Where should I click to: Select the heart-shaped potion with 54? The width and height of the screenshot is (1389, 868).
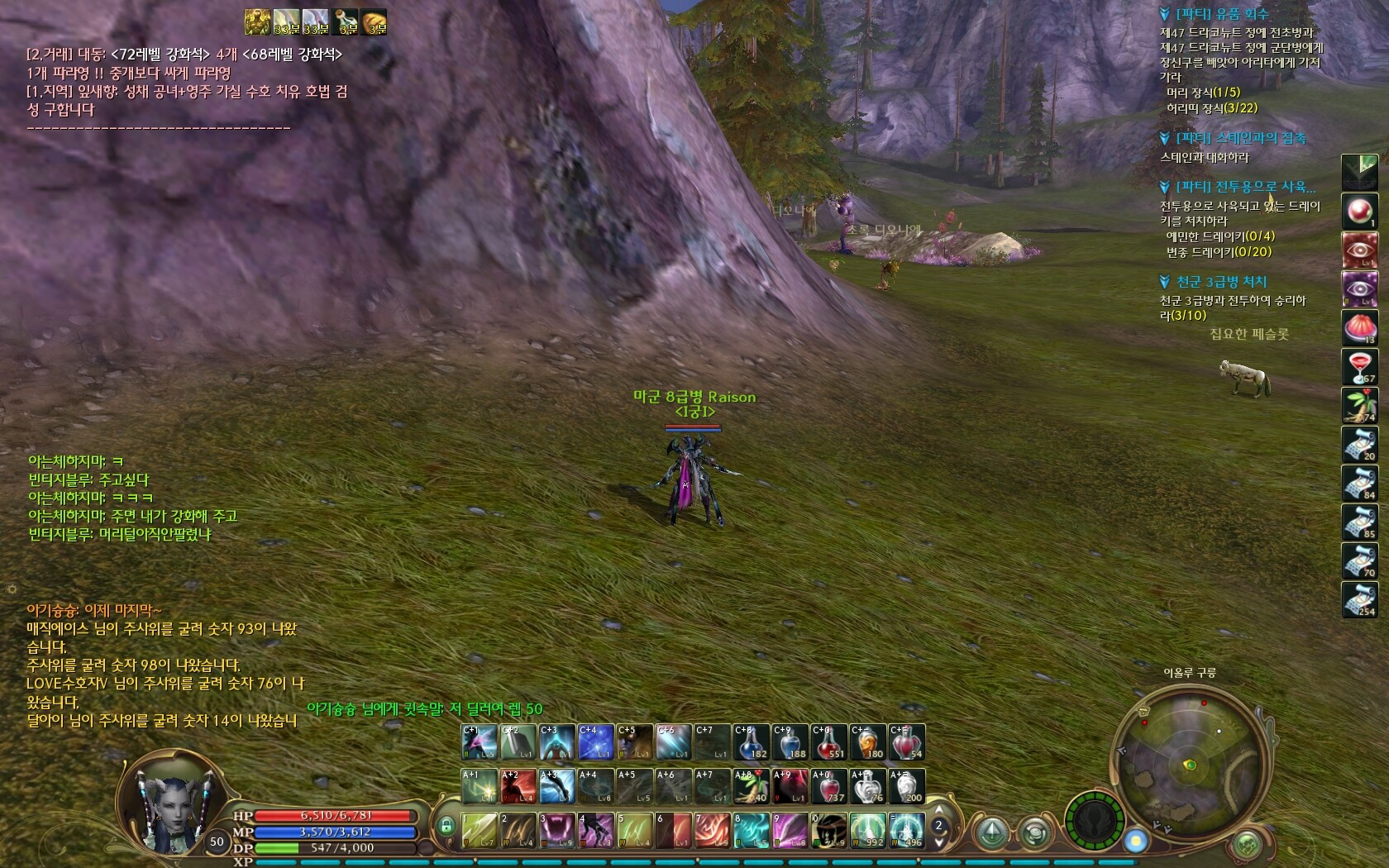[906, 742]
